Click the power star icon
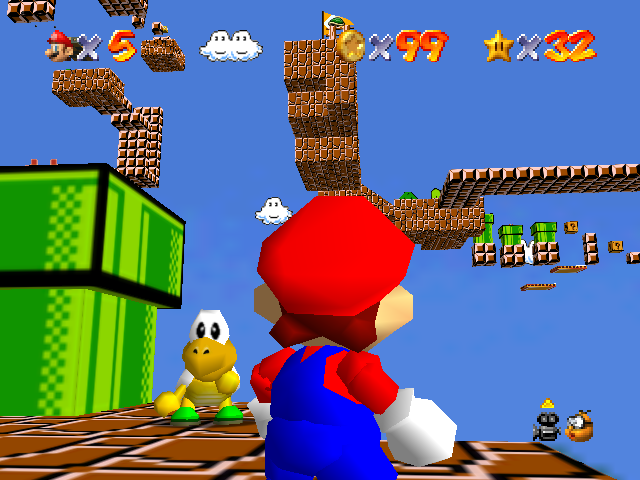The height and width of the screenshot is (480, 640). pos(498,45)
